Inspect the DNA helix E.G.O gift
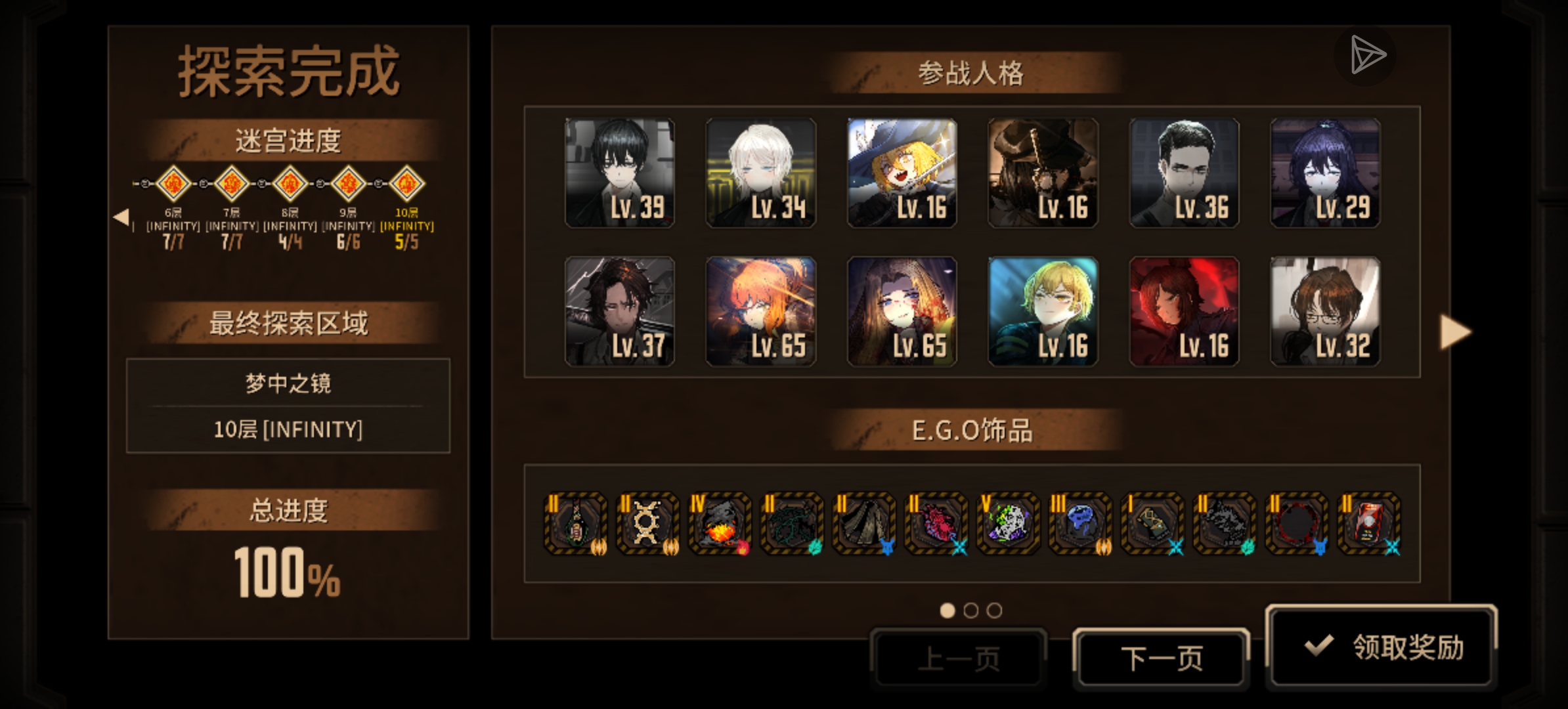The width and height of the screenshot is (1568, 709). 647,524
